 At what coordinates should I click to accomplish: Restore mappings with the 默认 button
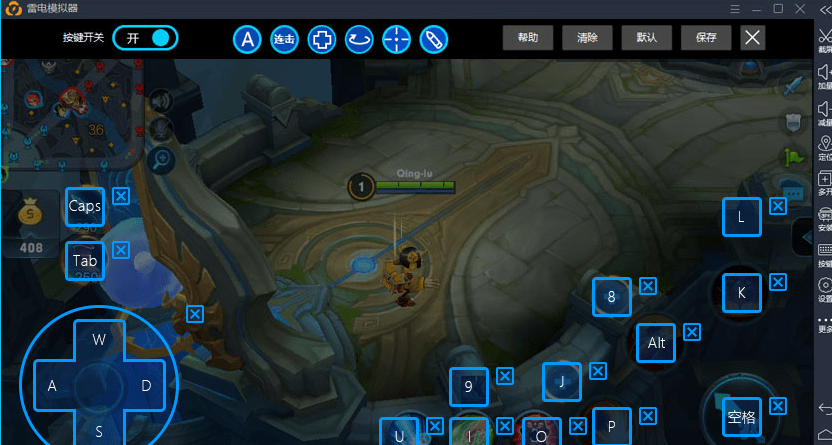pyautogui.click(x=646, y=39)
